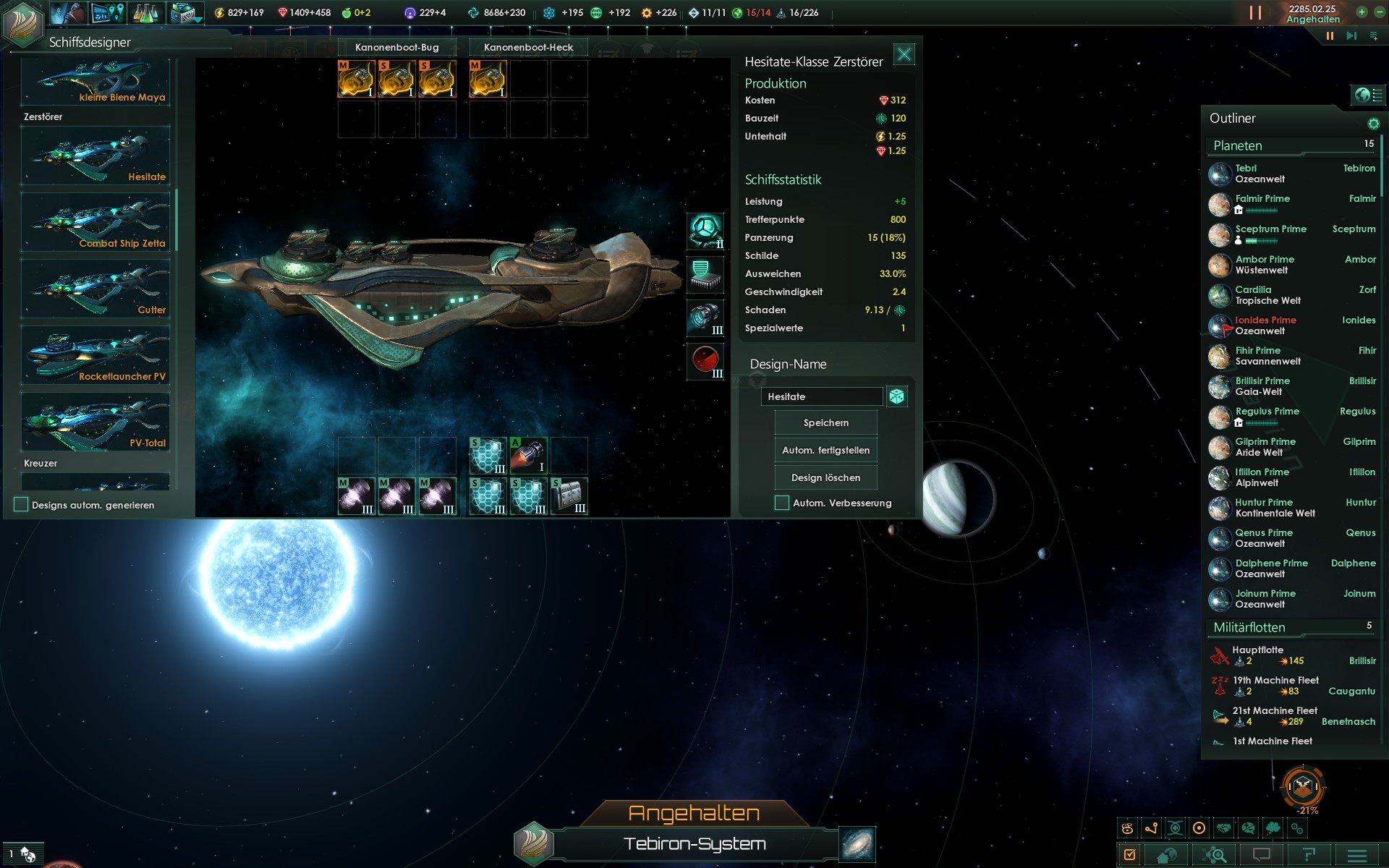The image size is (1389, 868).
Task: Save the design with Speichern
Action: 825,422
